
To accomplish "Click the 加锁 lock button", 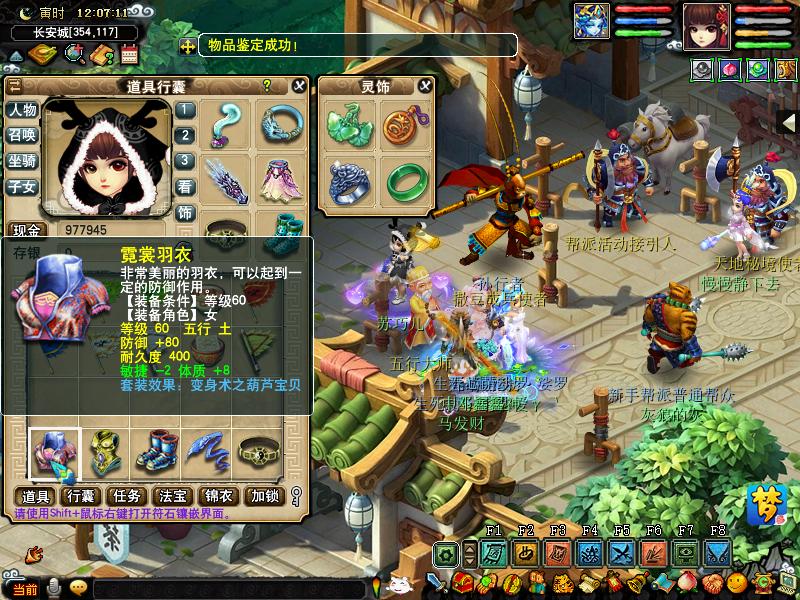I will point(265,496).
